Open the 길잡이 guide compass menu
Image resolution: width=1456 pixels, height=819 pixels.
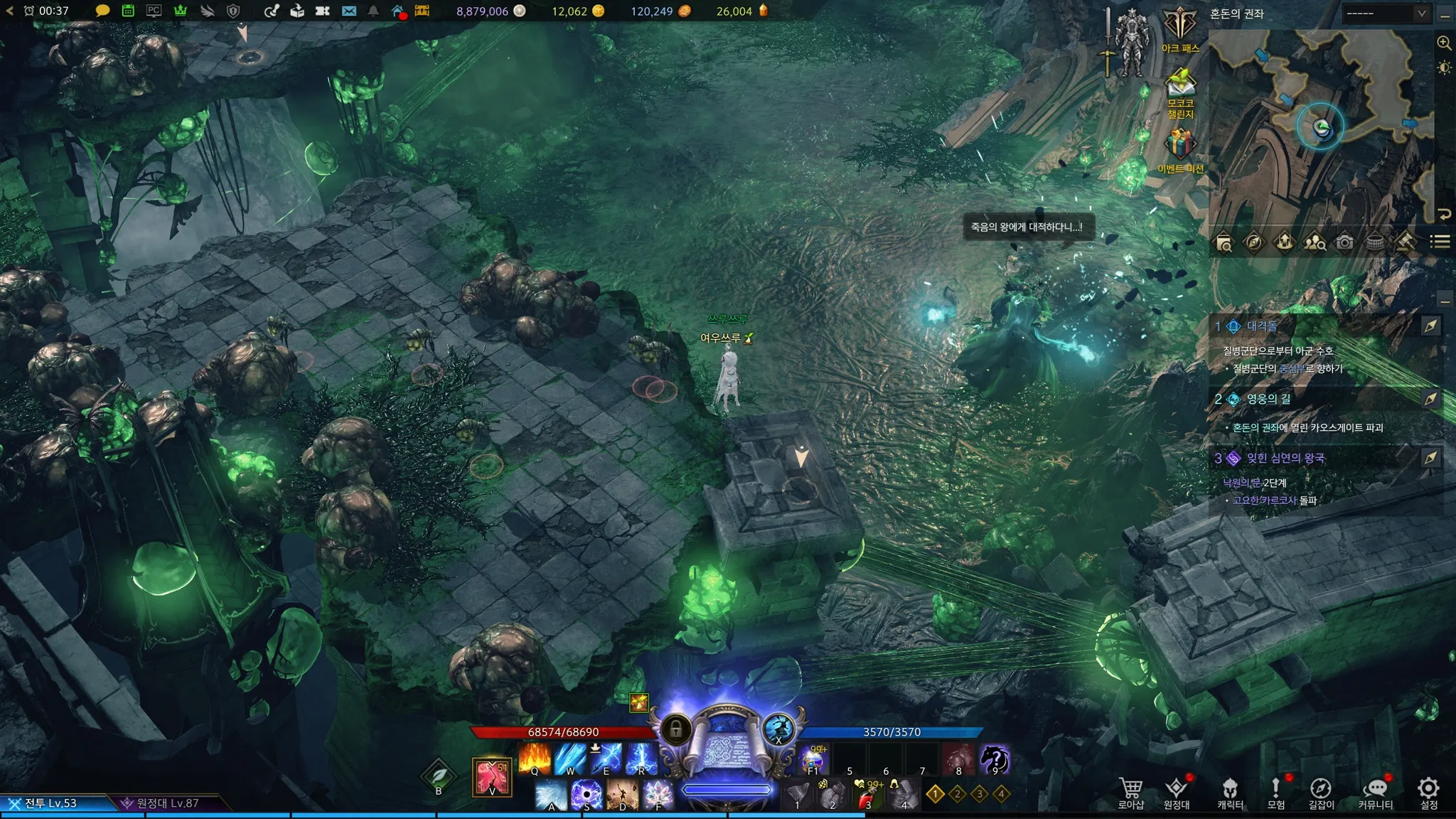point(1321,791)
